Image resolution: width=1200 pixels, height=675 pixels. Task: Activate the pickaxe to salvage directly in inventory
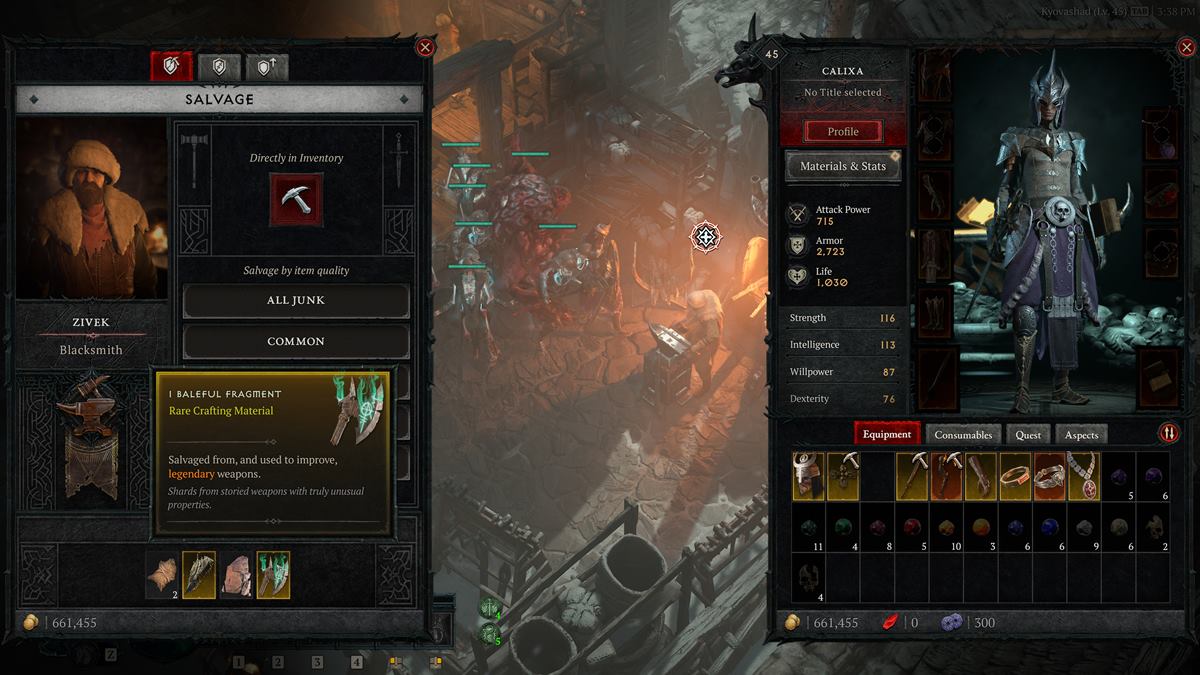[296, 200]
